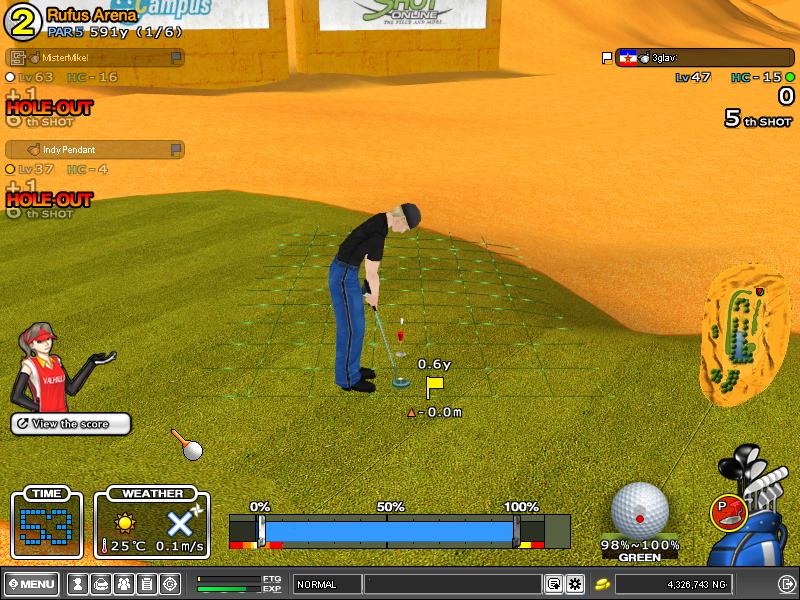Viewport: 800px width, 600px height.
Task: Click the circular target icon in toolbar
Action: [x=170, y=584]
